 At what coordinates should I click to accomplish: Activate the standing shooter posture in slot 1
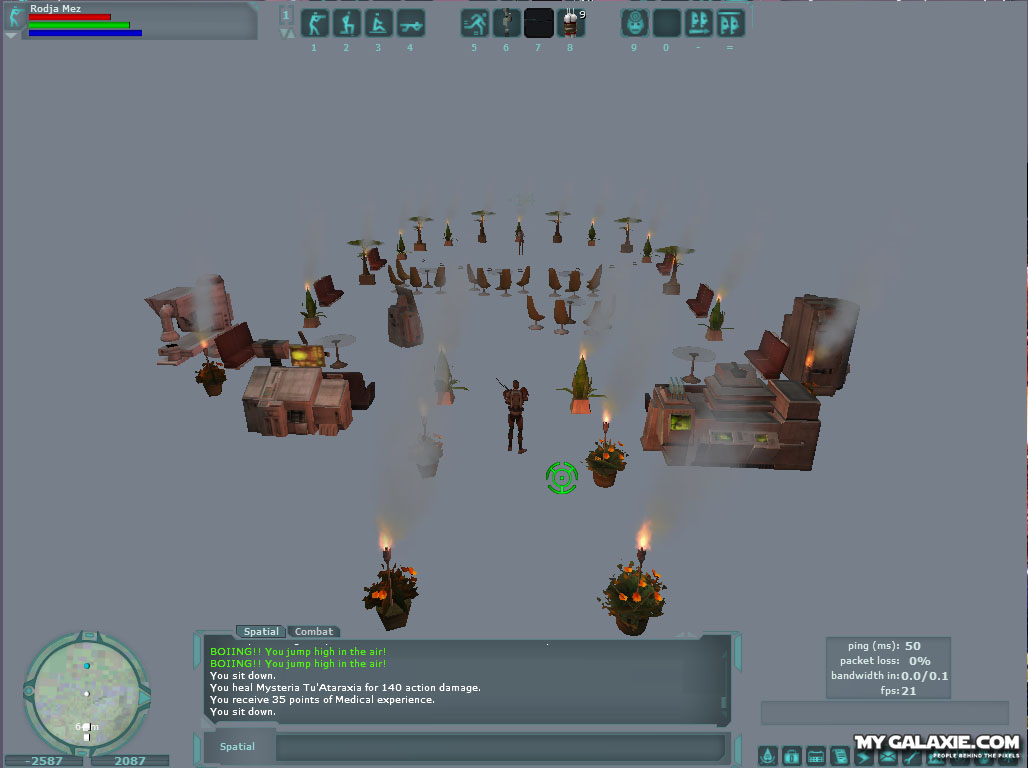[x=313, y=23]
